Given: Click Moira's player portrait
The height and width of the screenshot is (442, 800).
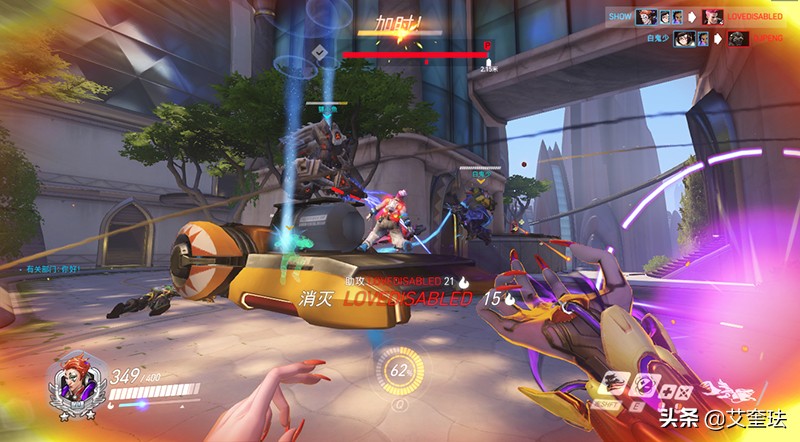Looking at the screenshot, I should tap(73, 381).
